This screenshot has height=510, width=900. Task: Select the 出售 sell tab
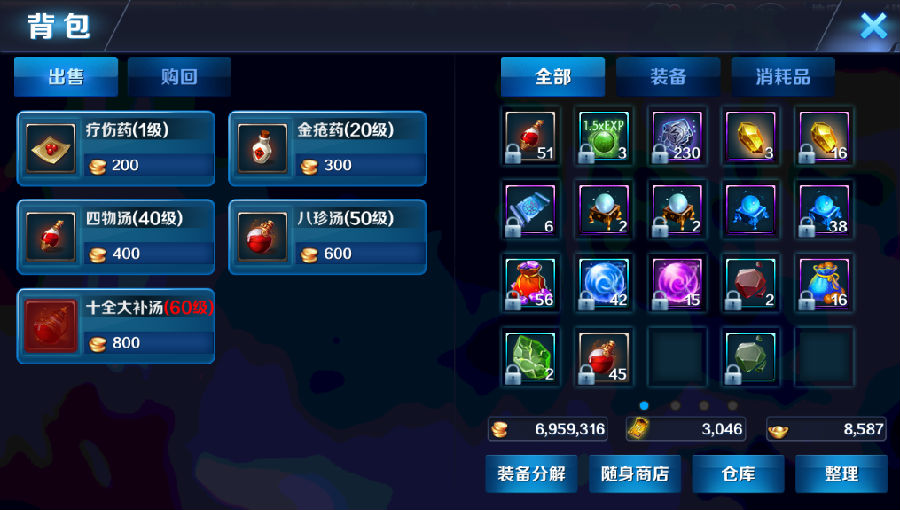point(66,77)
